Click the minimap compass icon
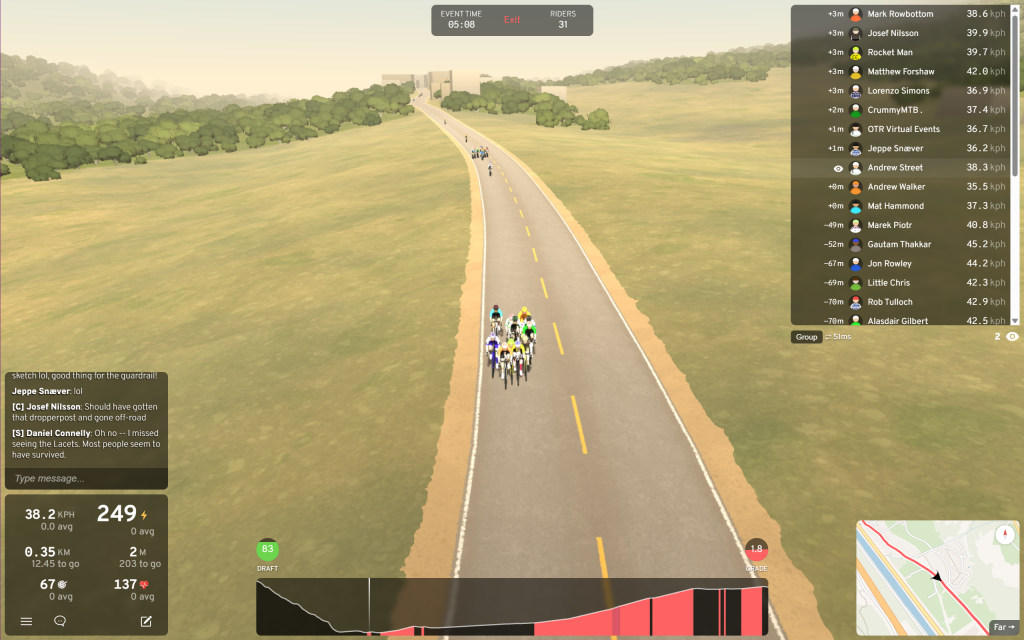This screenshot has width=1024, height=640. coord(1005,534)
